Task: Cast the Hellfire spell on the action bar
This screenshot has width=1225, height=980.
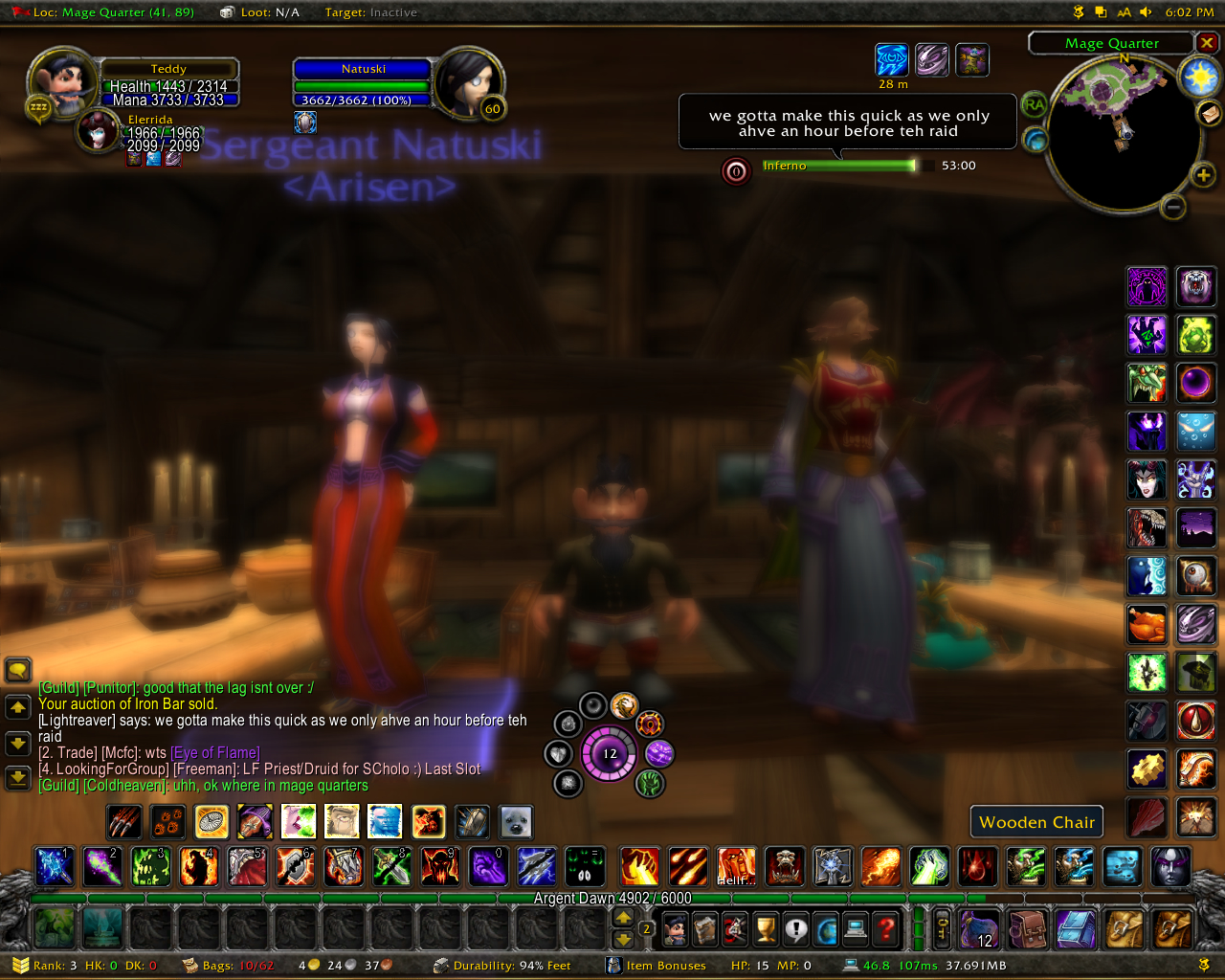Action: pyautogui.click(x=736, y=866)
